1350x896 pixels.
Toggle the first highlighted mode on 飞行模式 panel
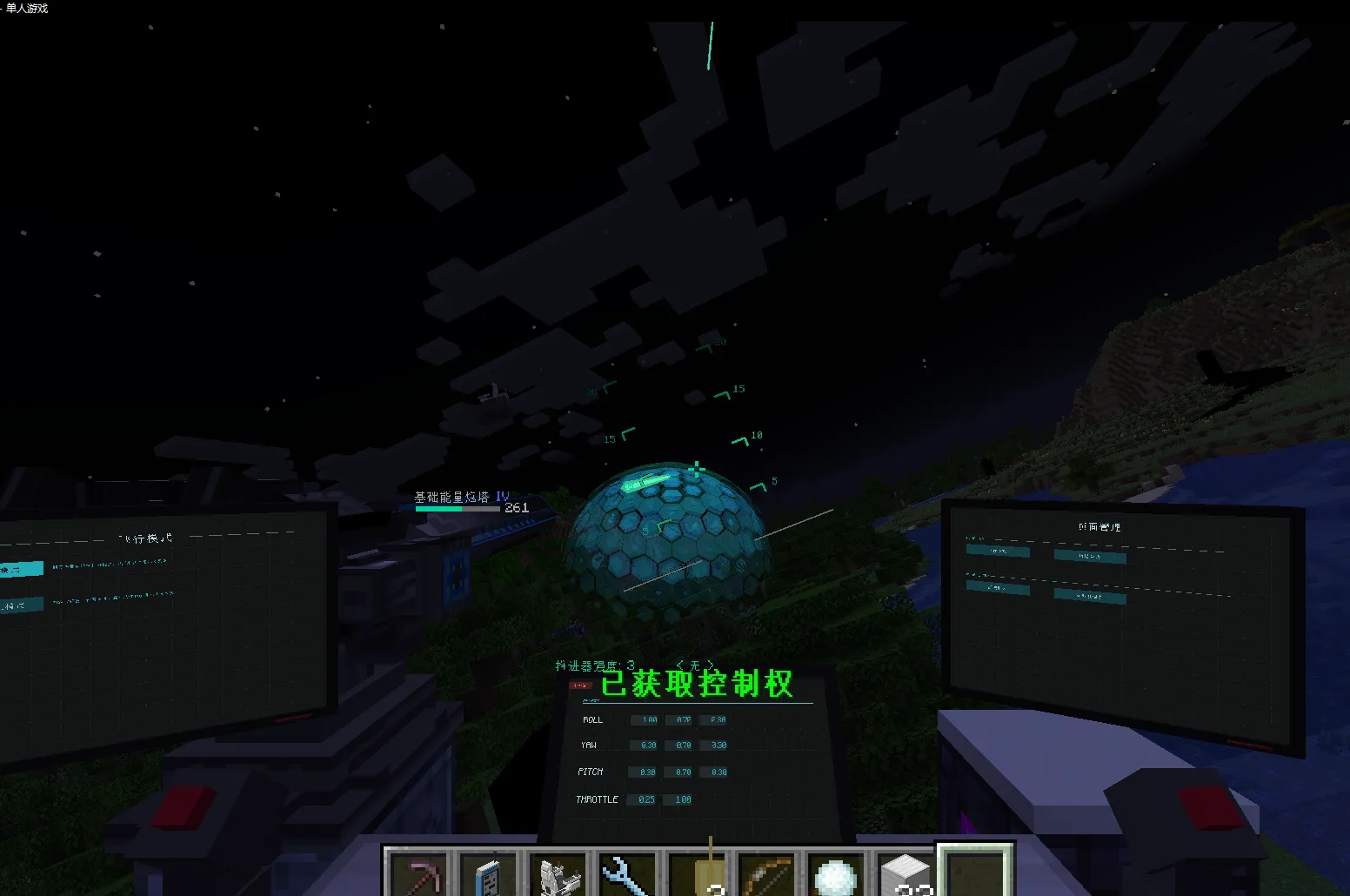pyautogui.click(x=22, y=567)
